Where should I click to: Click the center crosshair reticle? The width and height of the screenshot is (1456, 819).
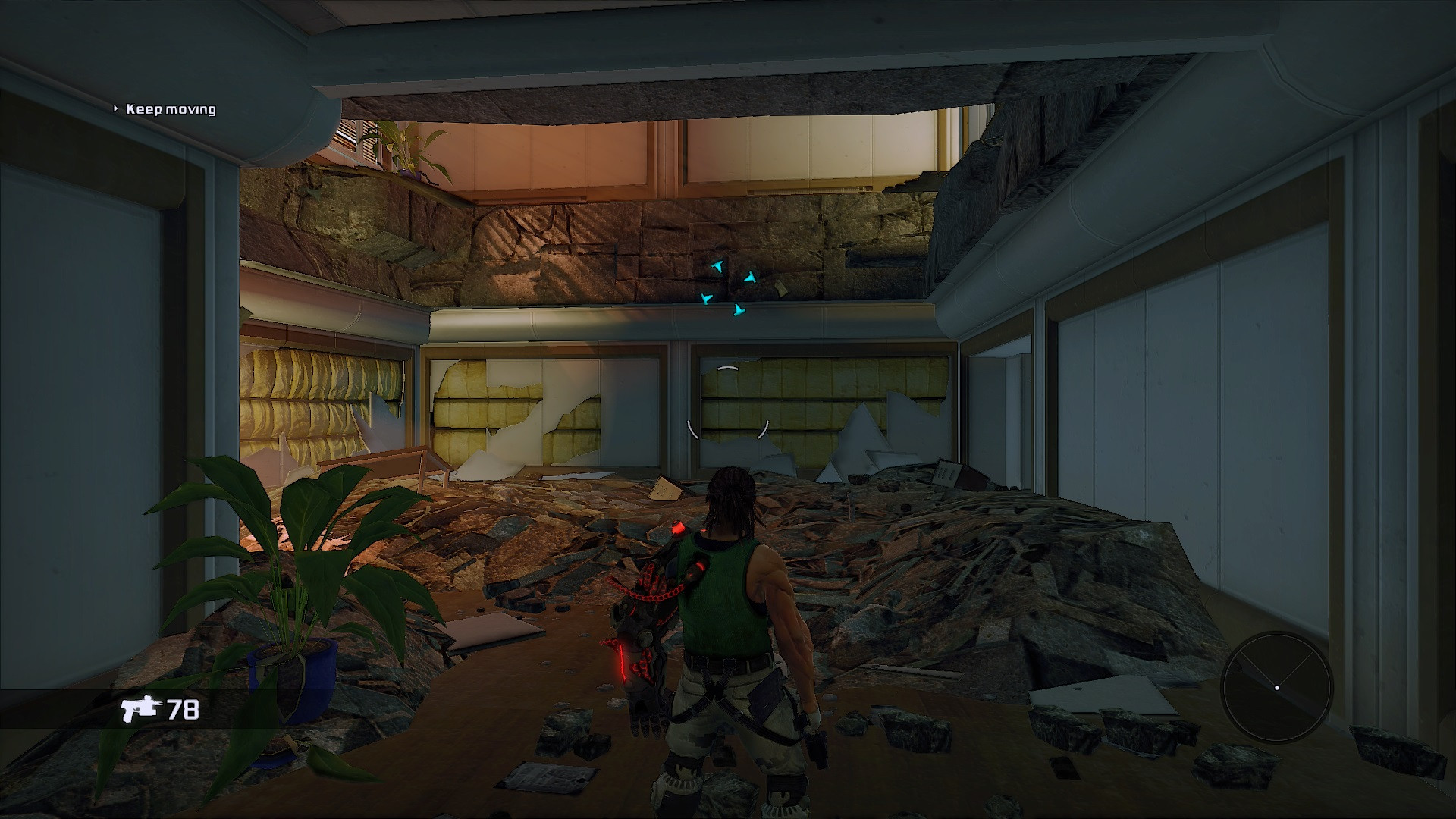pos(728,409)
